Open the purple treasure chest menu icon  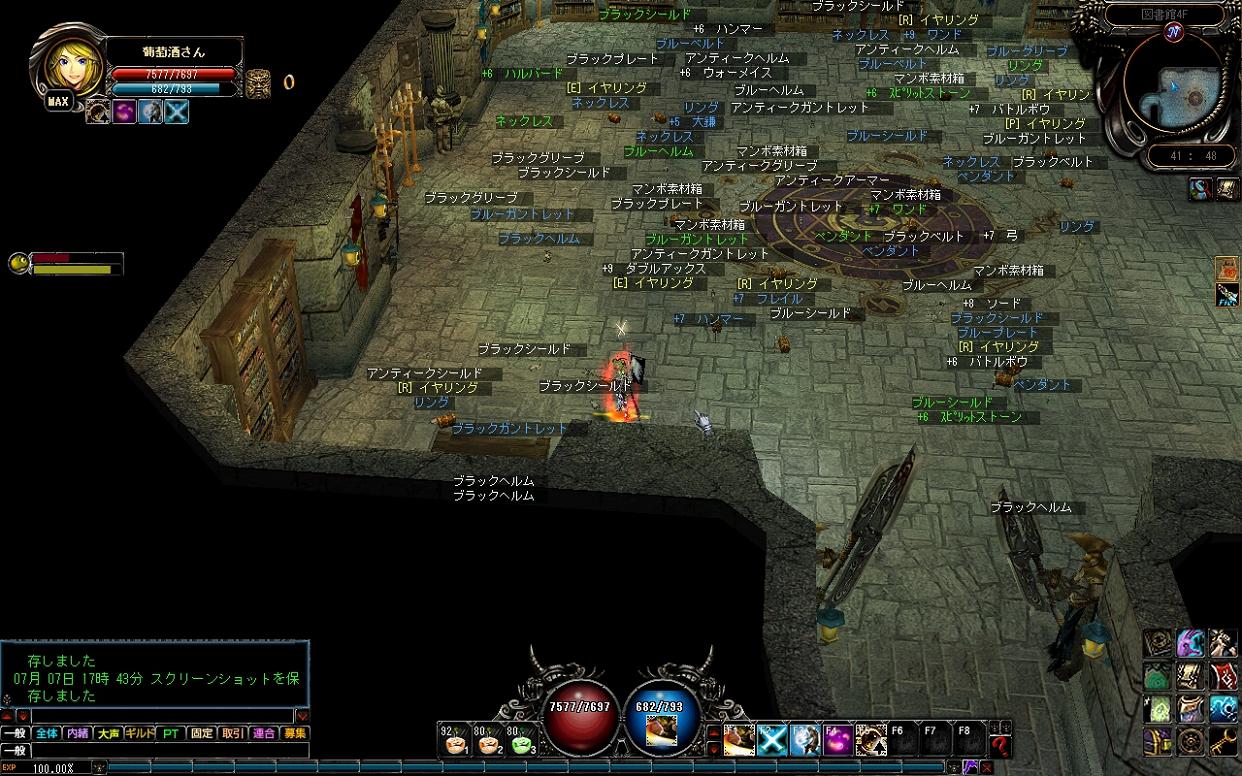pyautogui.click(x=1157, y=741)
